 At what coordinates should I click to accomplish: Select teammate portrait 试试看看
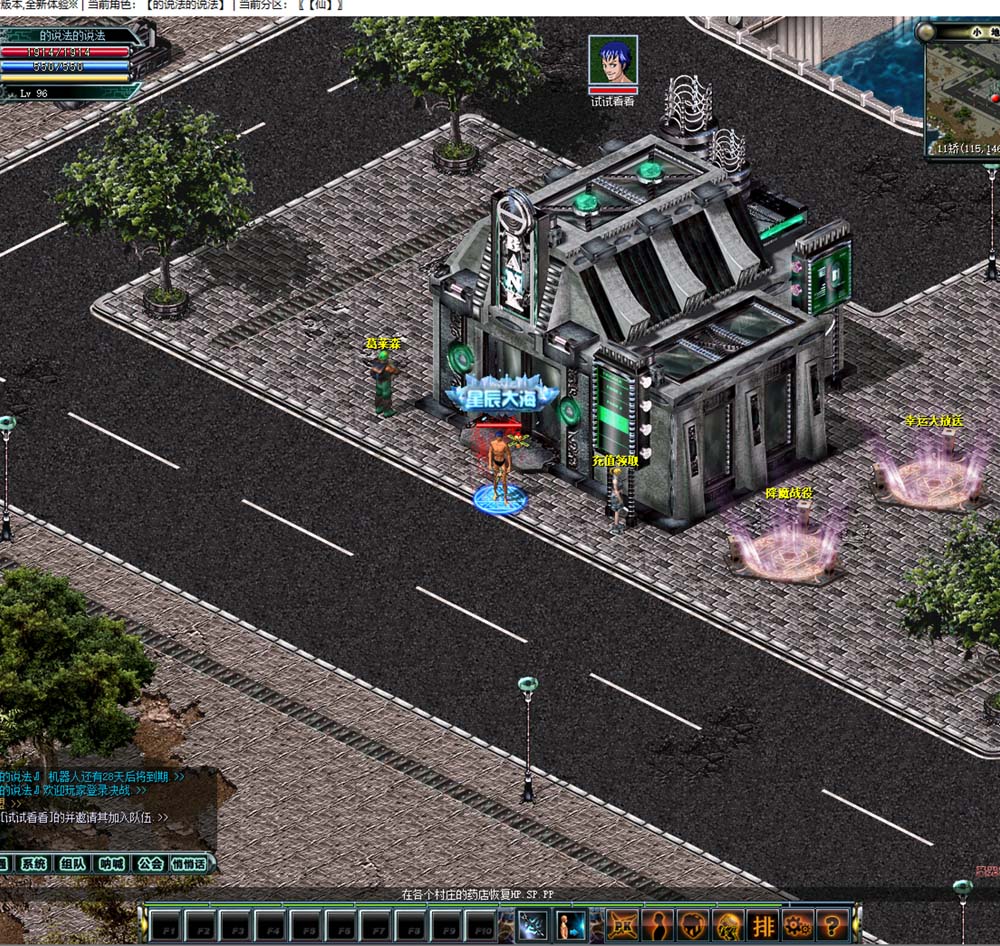612,61
